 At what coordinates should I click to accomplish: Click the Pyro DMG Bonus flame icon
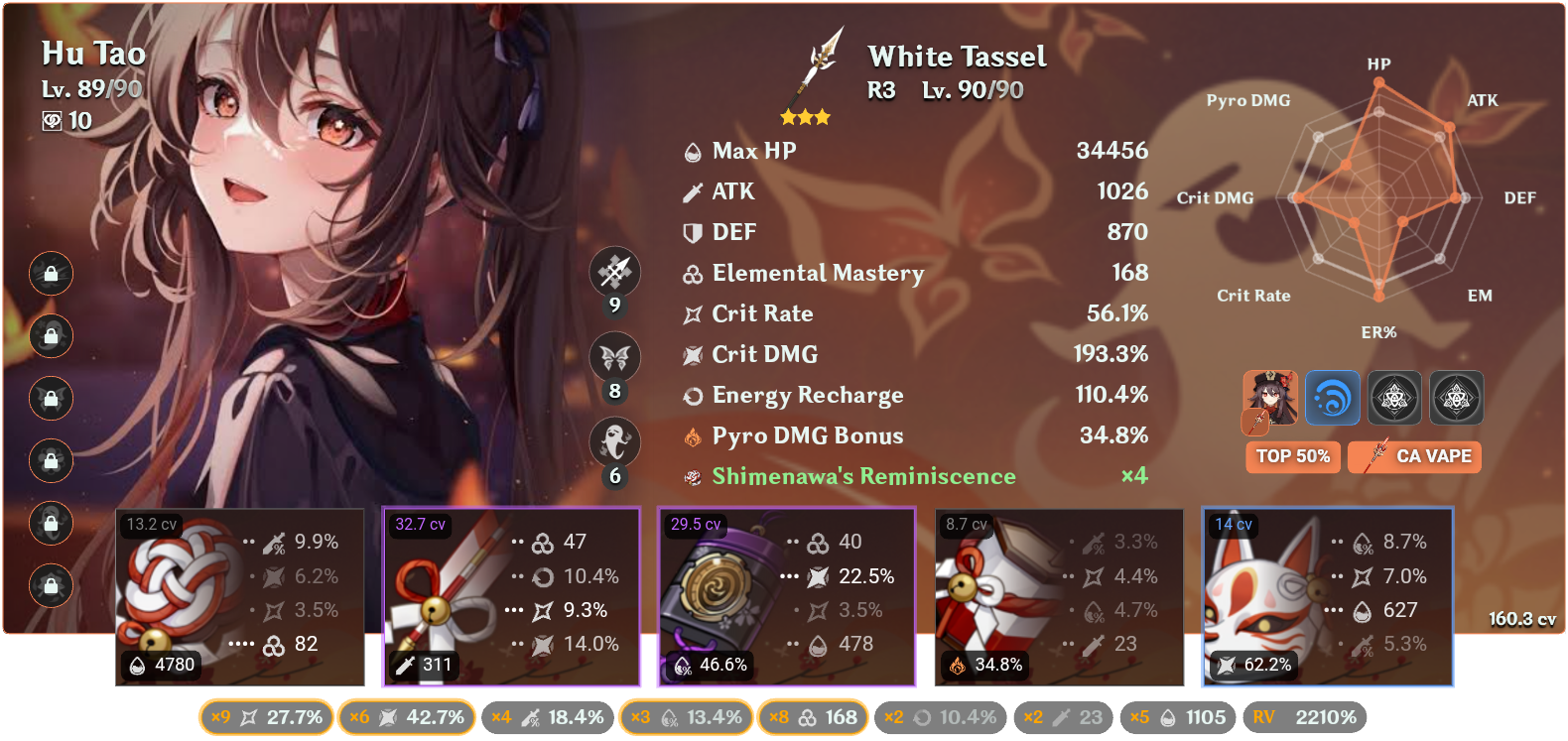(693, 435)
